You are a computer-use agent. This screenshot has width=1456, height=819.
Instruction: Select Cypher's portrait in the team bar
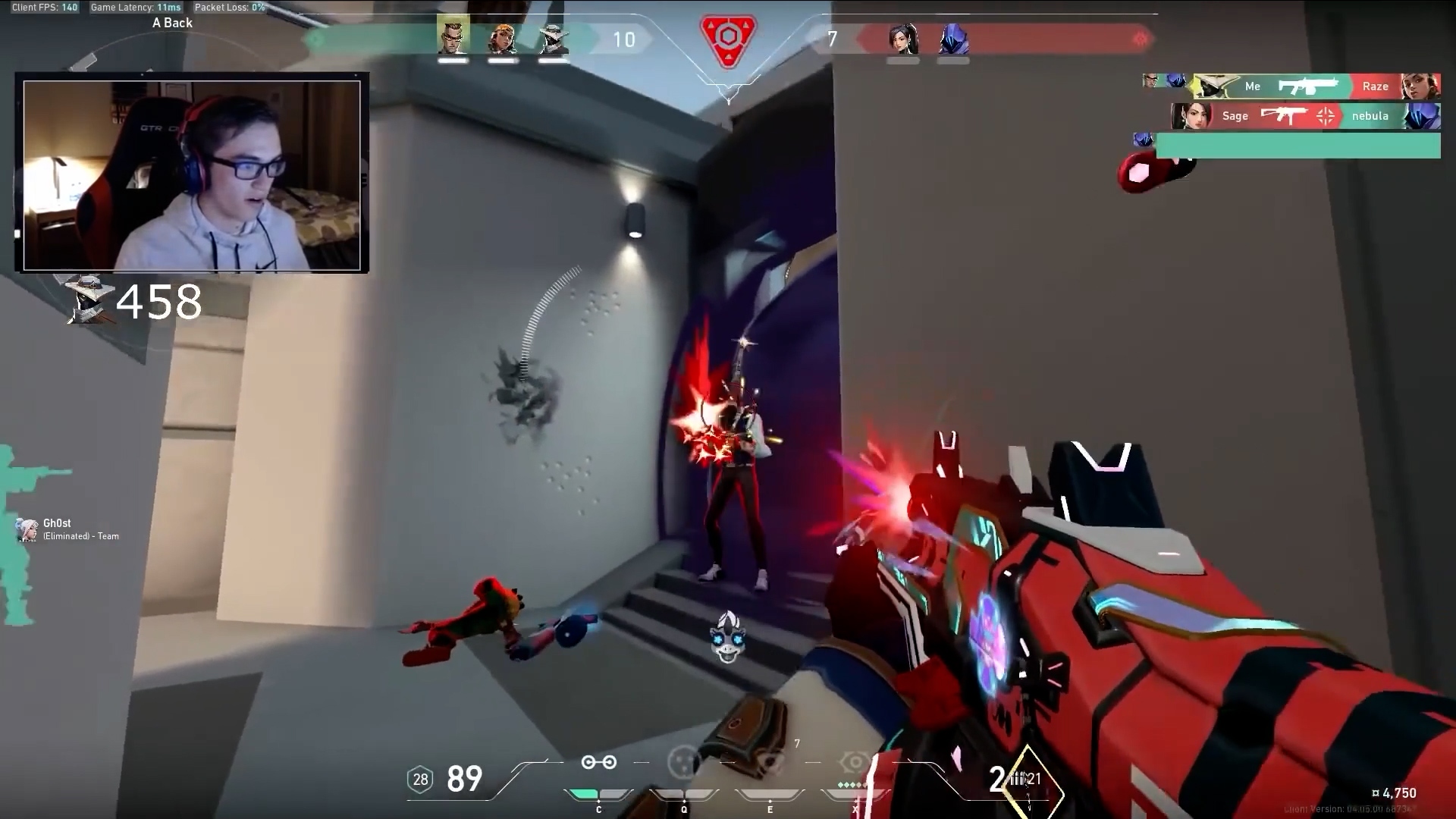[554, 39]
